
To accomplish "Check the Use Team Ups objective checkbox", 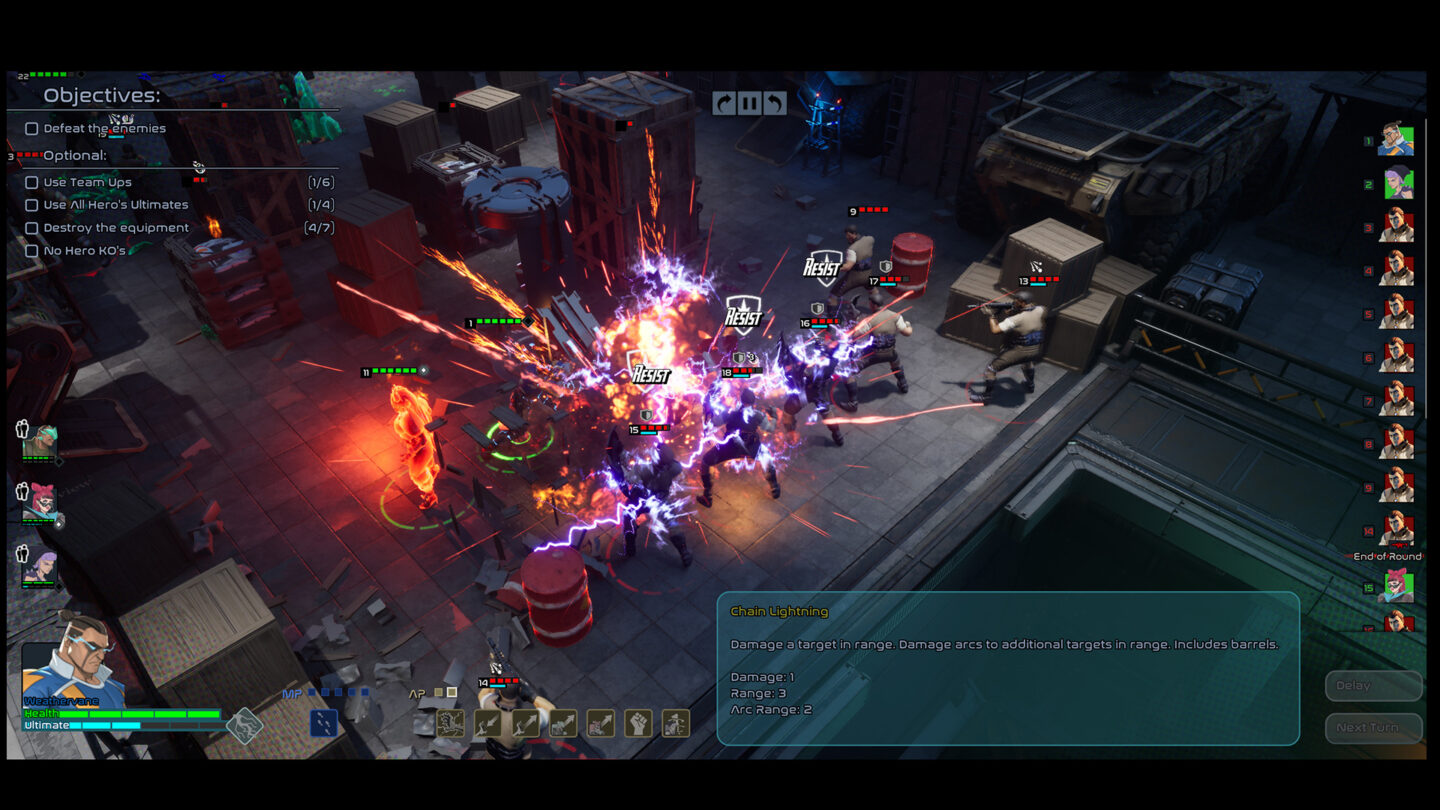I will point(31,182).
